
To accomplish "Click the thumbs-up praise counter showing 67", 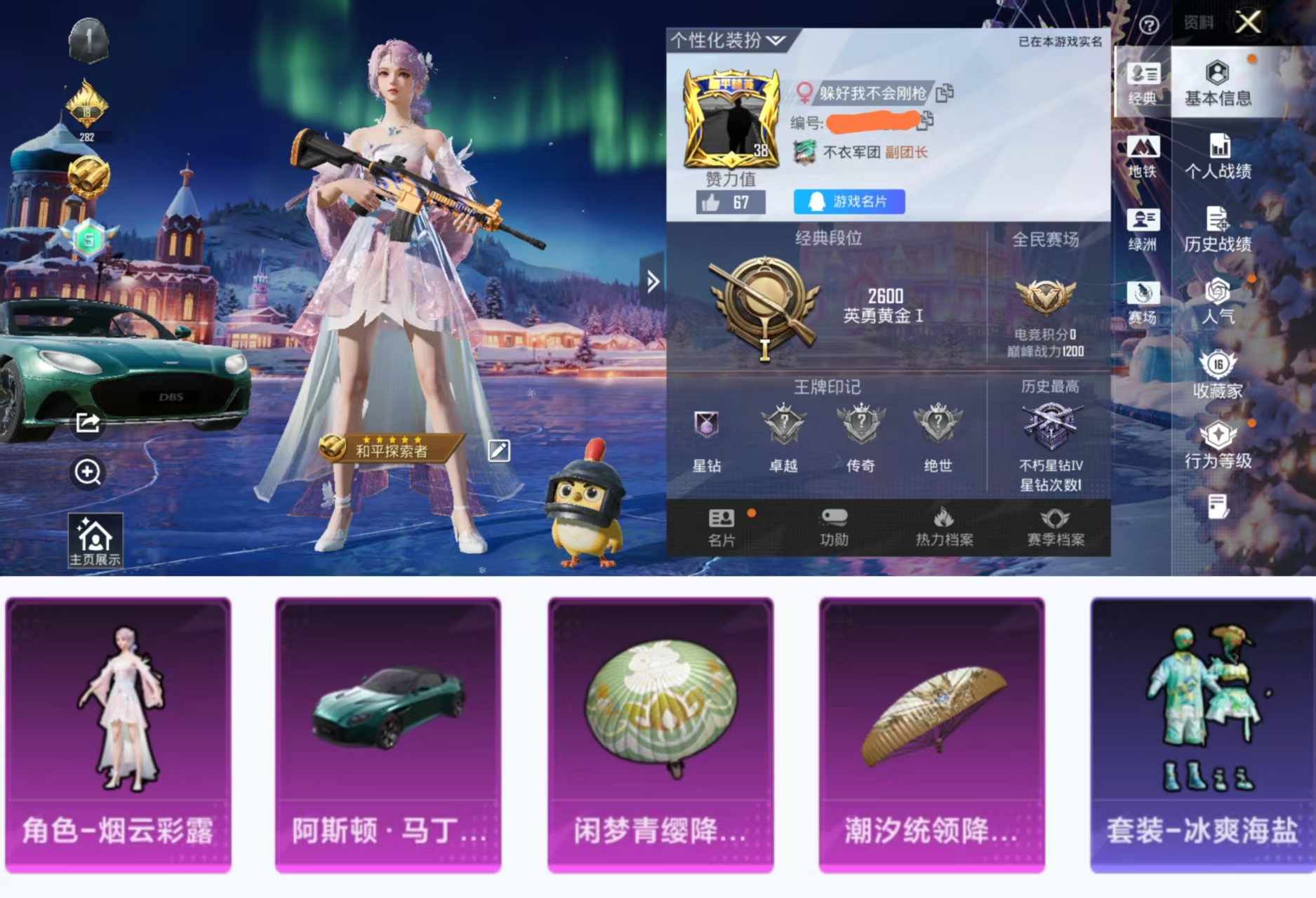I will tap(729, 203).
